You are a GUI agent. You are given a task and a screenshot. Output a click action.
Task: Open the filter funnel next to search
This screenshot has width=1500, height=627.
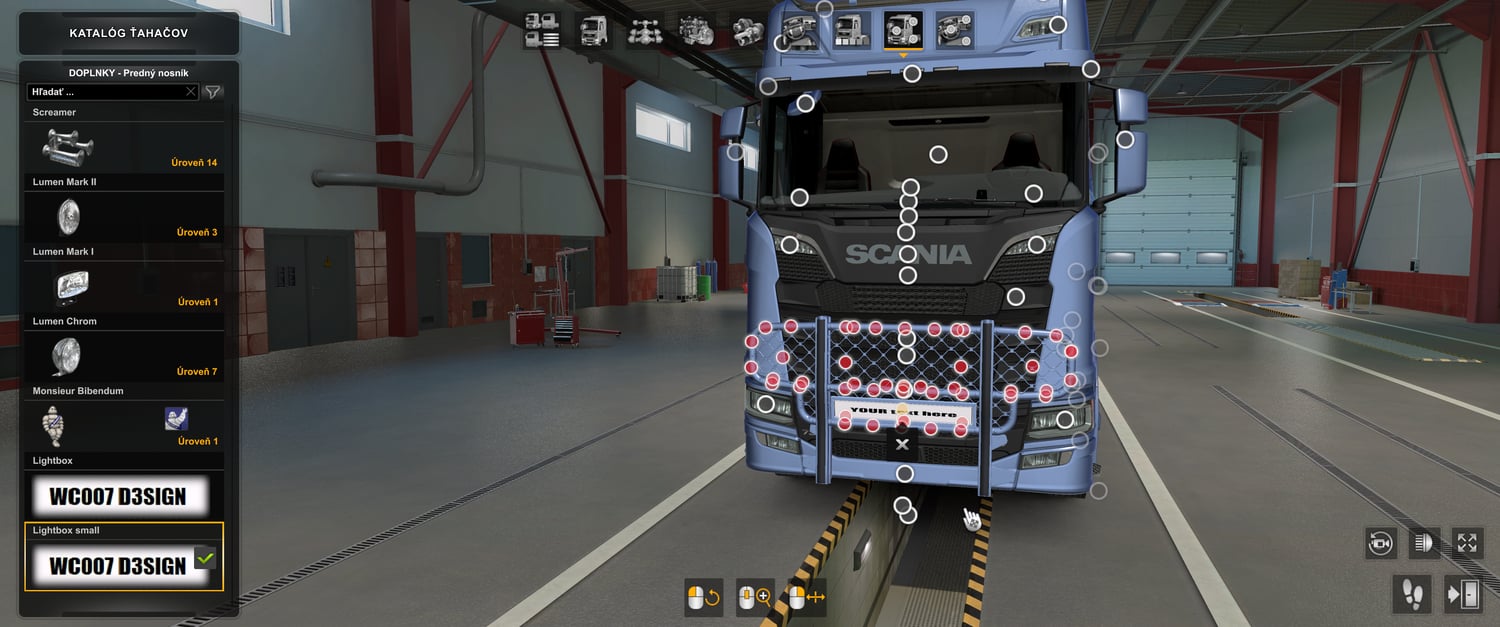coord(213,92)
